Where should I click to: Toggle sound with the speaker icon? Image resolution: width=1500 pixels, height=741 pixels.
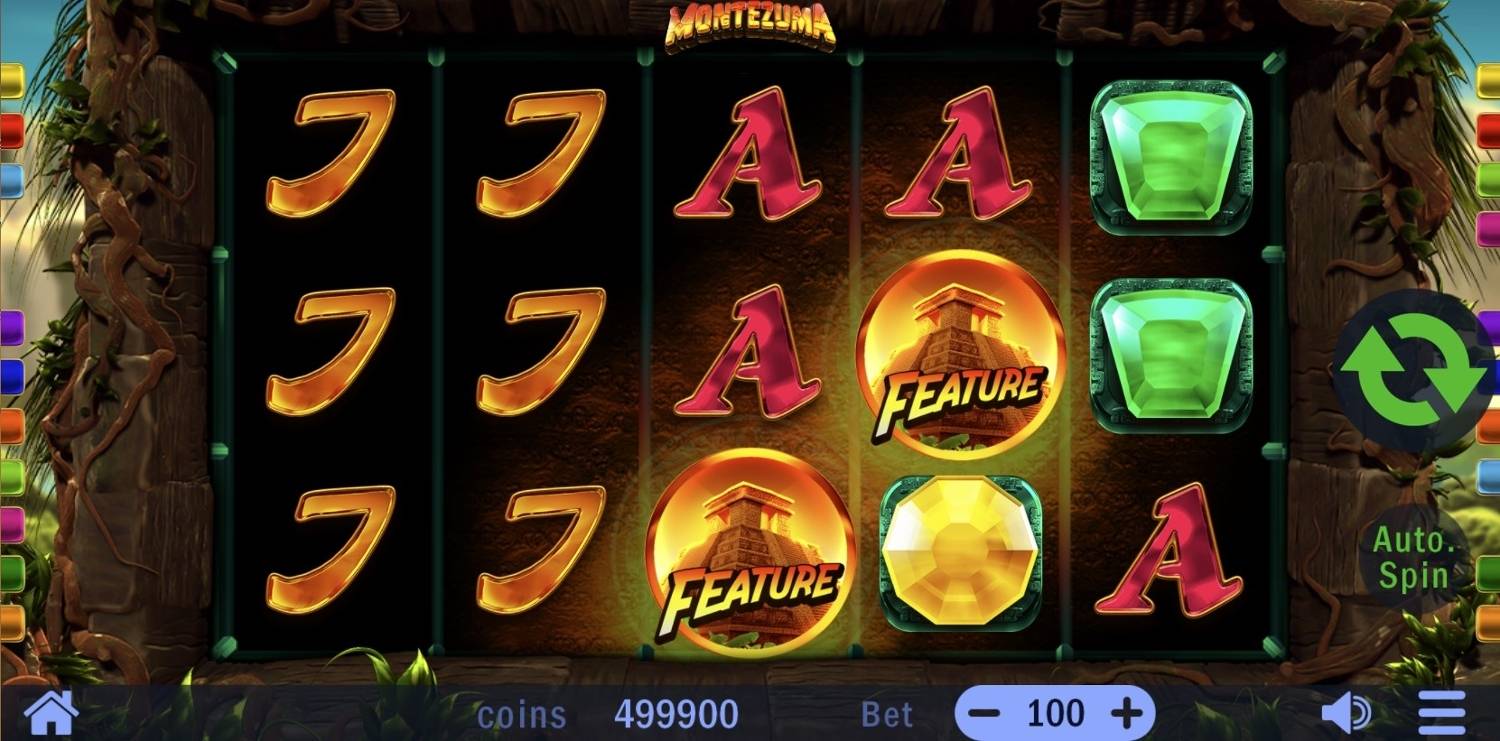(1345, 714)
